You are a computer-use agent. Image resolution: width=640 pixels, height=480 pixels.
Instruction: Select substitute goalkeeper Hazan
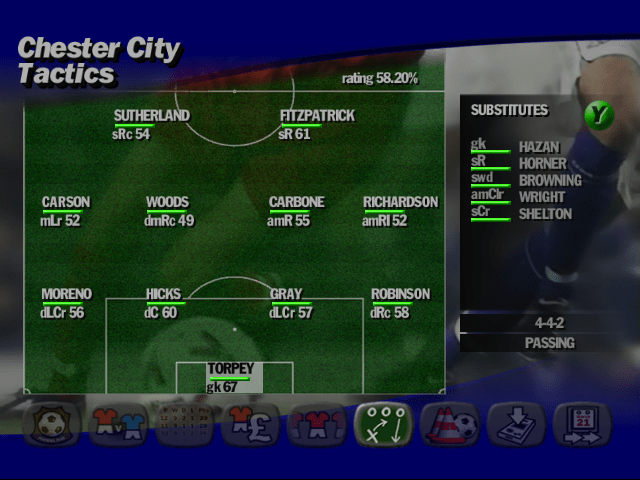(x=538, y=147)
